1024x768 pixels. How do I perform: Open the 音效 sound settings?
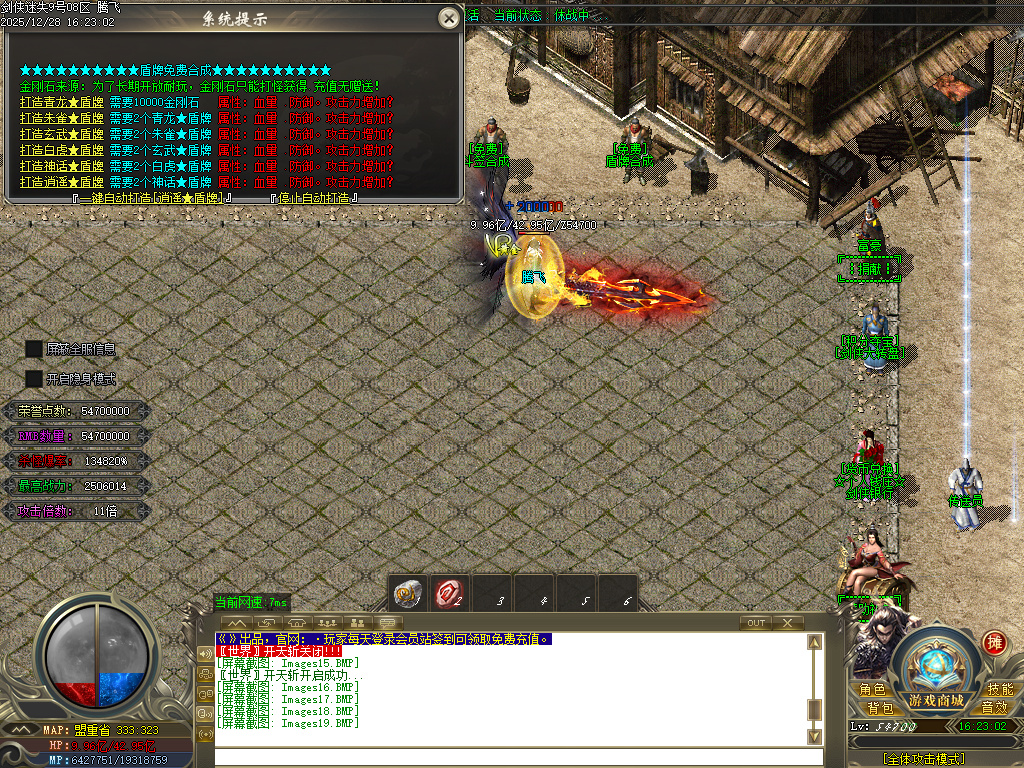tap(994, 708)
